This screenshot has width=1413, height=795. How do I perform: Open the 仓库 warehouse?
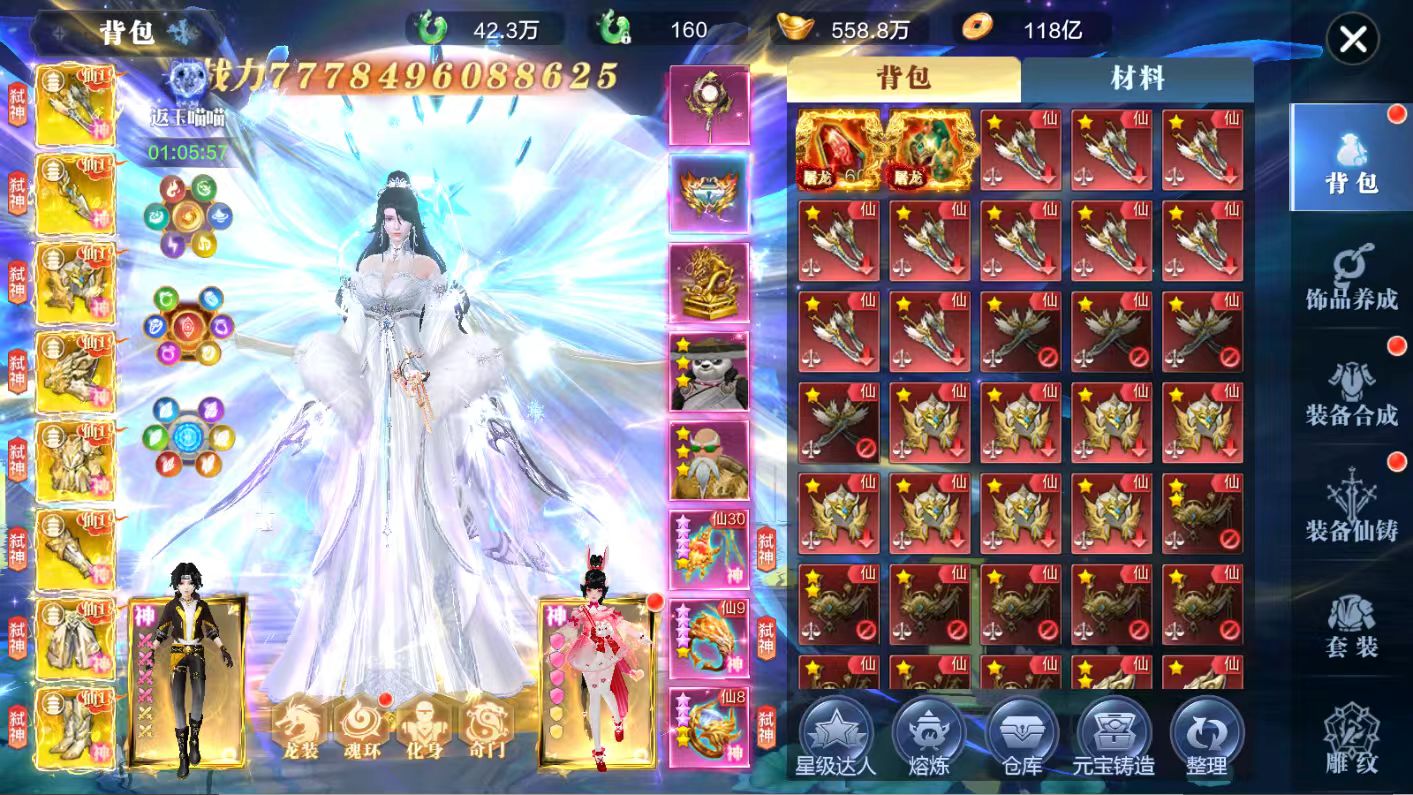1021,738
